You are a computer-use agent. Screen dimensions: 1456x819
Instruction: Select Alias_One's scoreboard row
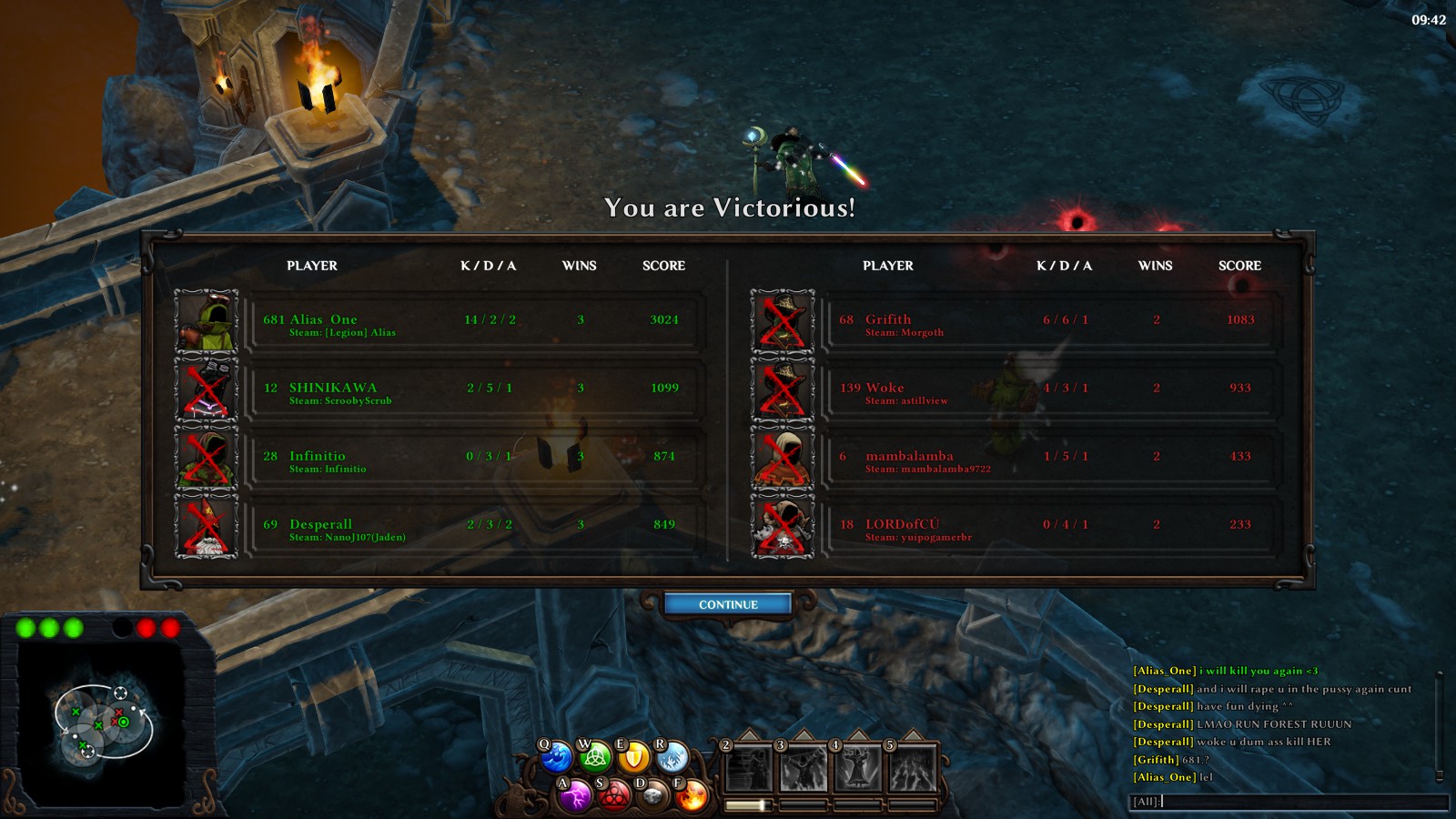(x=478, y=320)
